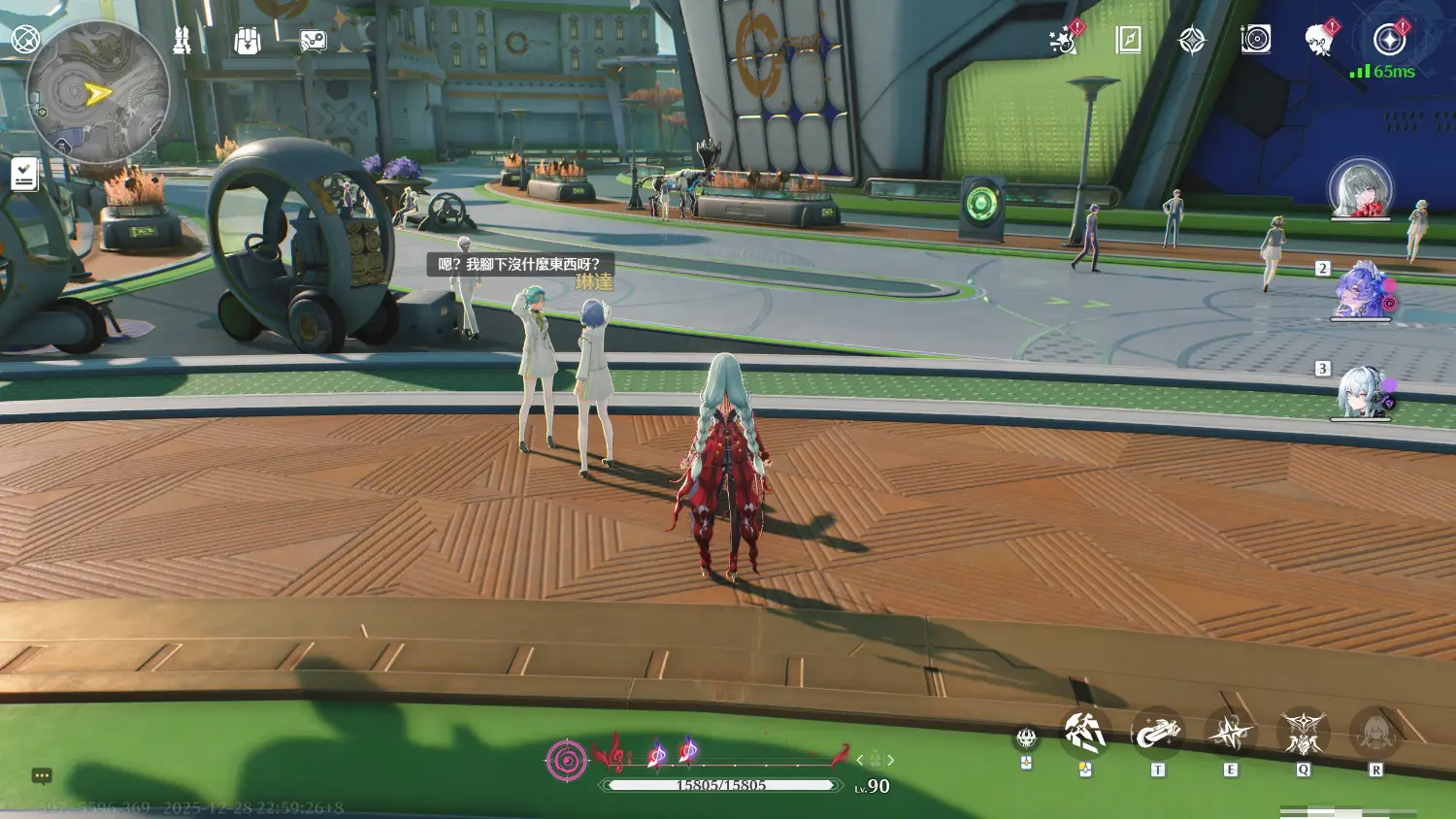The image size is (1456, 819).
Task: Open the backpack inventory
Action: pyautogui.click(x=248, y=41)
